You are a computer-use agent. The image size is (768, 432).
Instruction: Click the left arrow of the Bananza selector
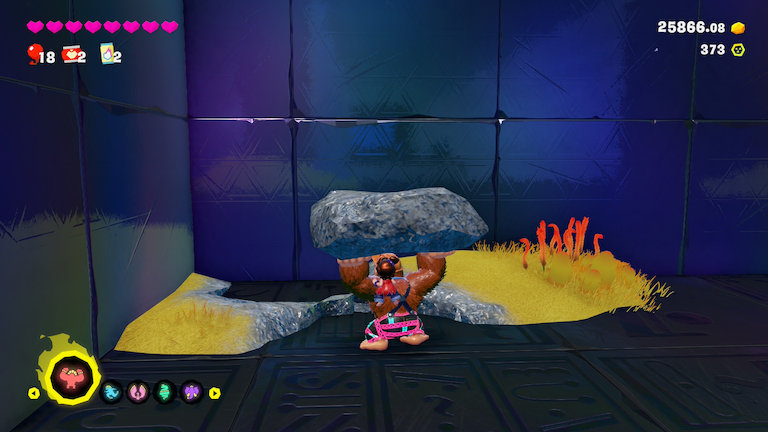pyautogui.click(x=34, y=393)
